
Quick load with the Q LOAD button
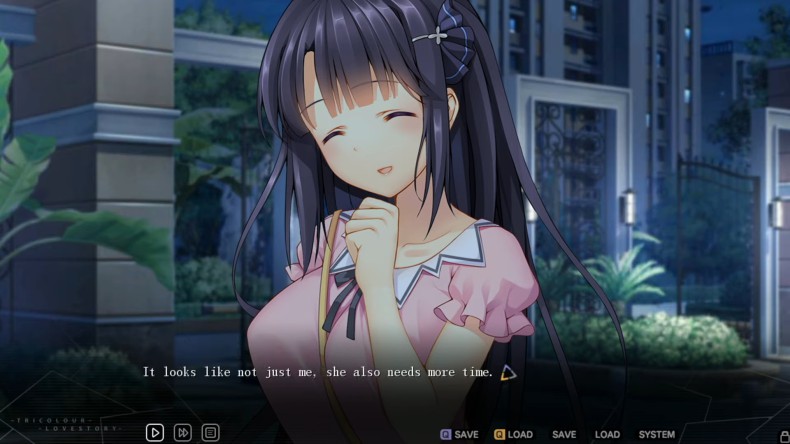point(513,435)
